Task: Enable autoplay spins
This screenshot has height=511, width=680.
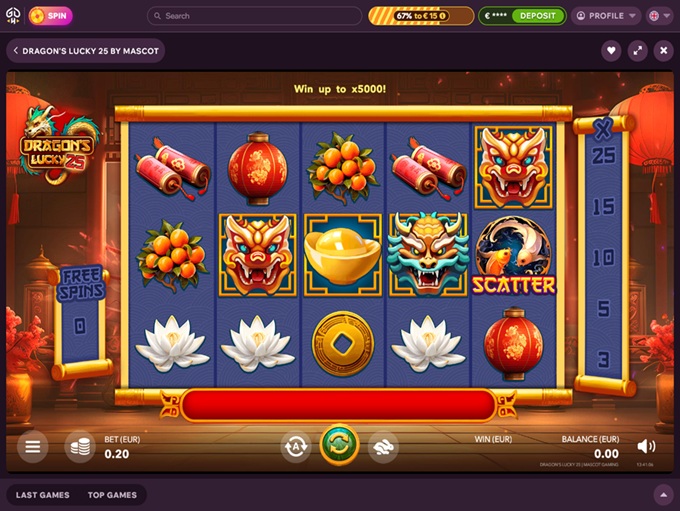Action: pyautogui.click(x=296, y=447)
